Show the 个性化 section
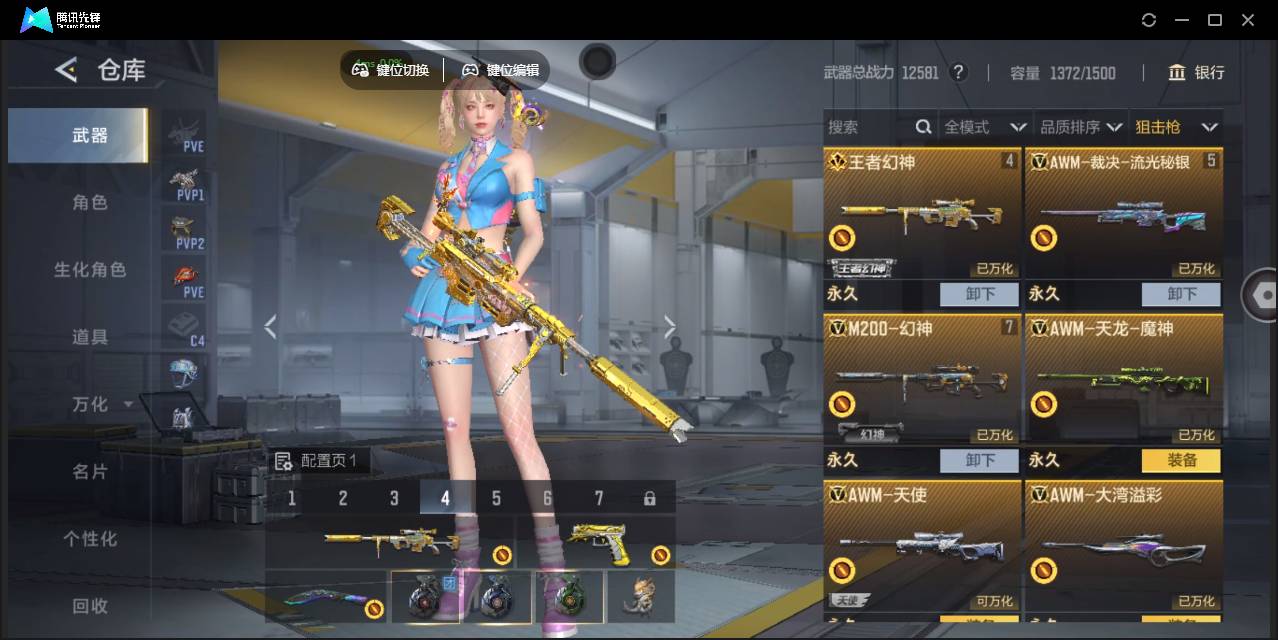This screenshot has width=1278, height=640. tap(89, 539)
